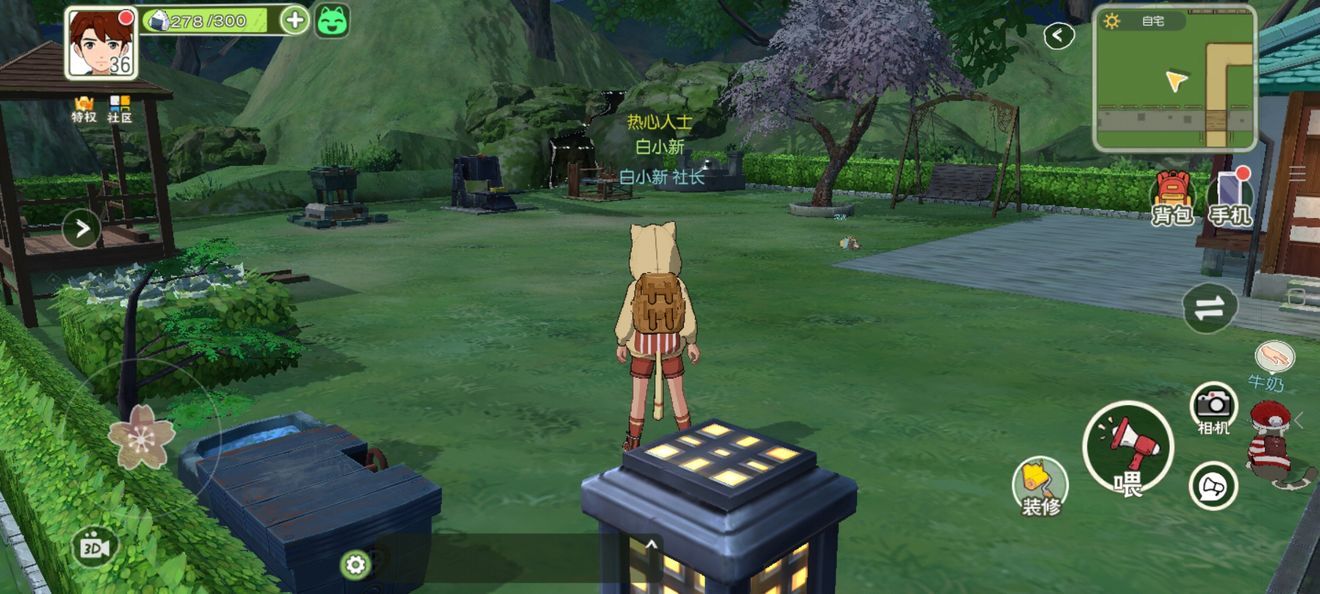Tap the 喂 megaphone call button
This screenshot has height=594, width=1320.
click(x=1128, y=447)
